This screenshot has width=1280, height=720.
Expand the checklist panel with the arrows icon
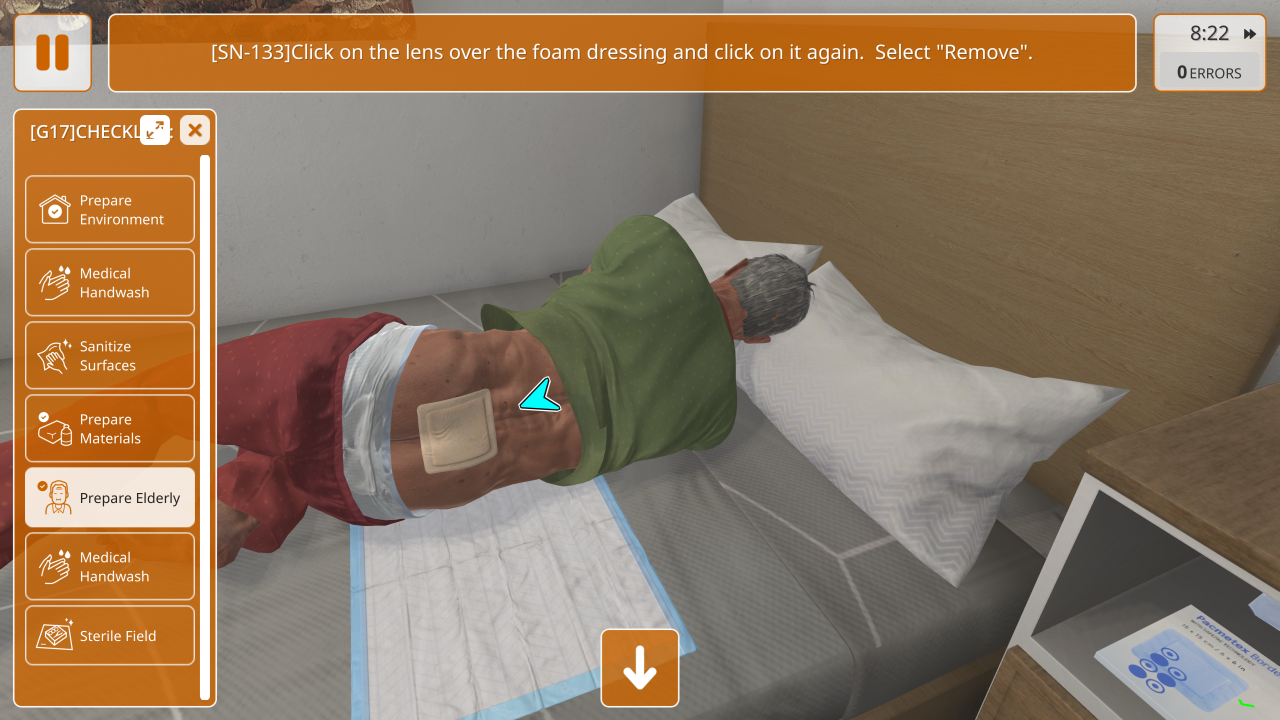pos(155,130)
